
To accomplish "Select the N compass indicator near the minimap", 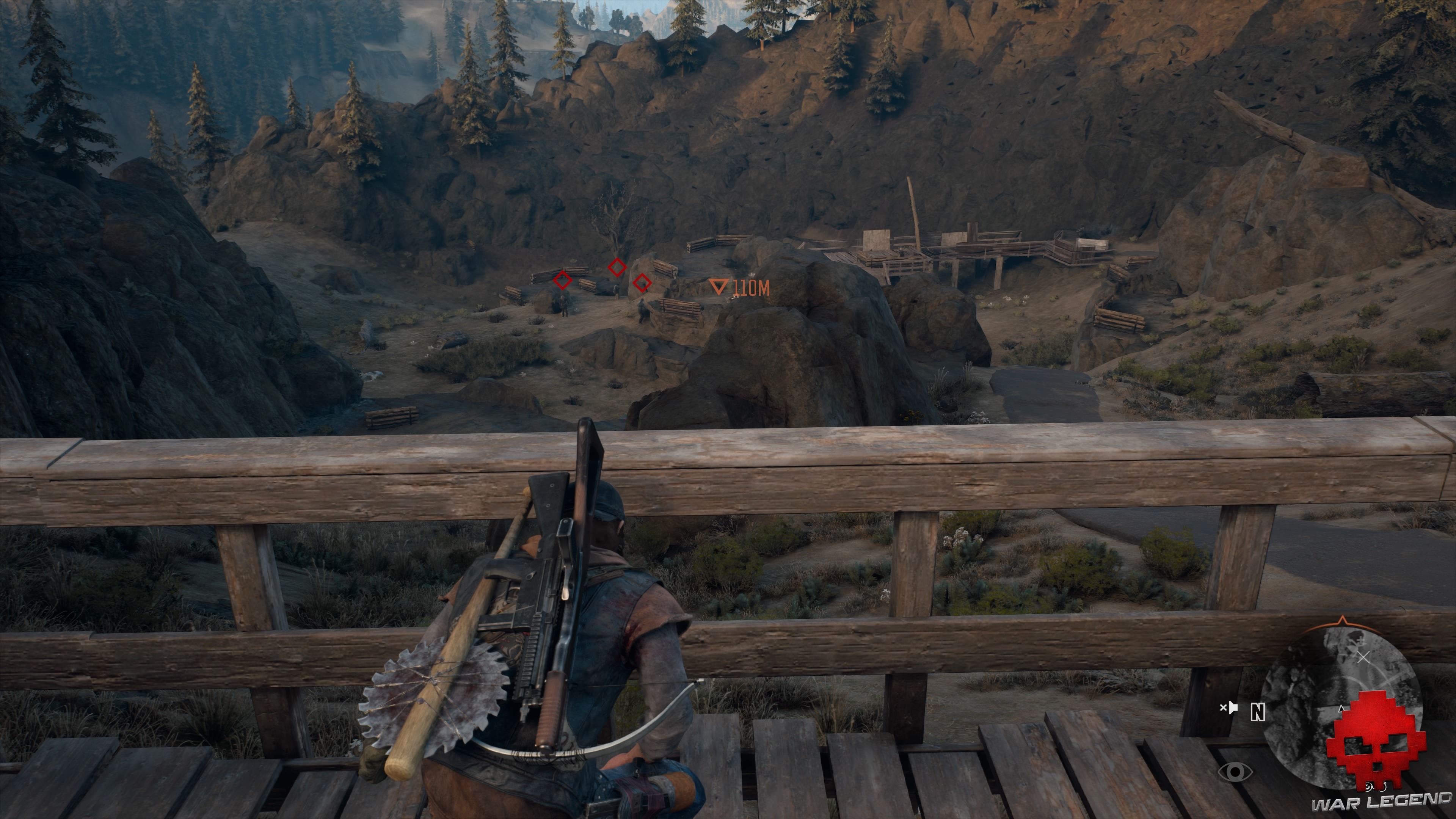I will 1258,712.
